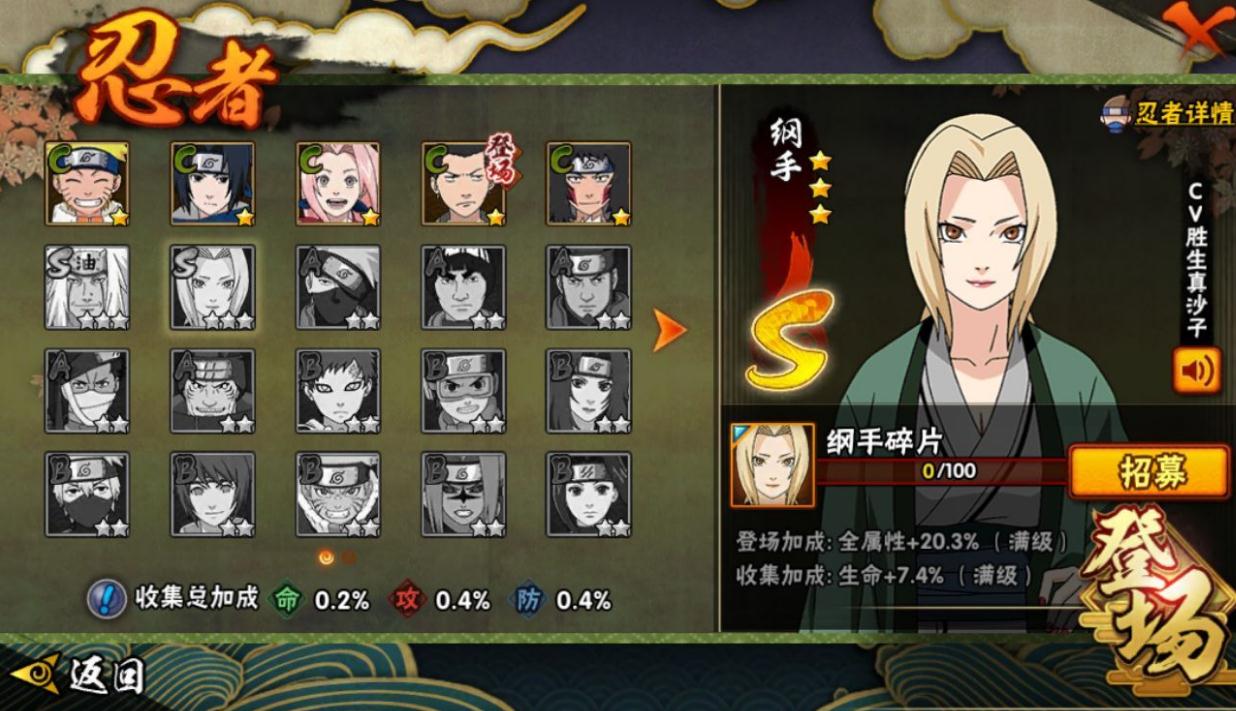The image size is (1236, 711).
Task: Tap the 纲手碎片 fragment icon
Action: click(772, 465)
